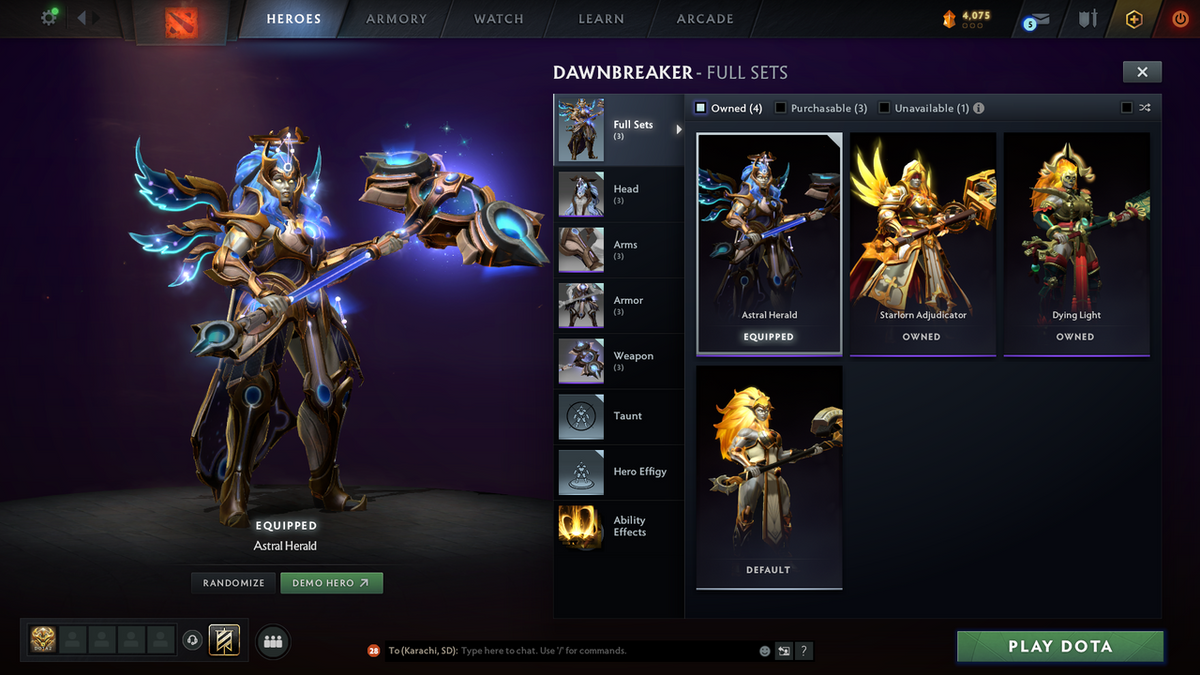Switch to the Armory tab
This screenshot has height=675, width=1200.
pos(396,19)
